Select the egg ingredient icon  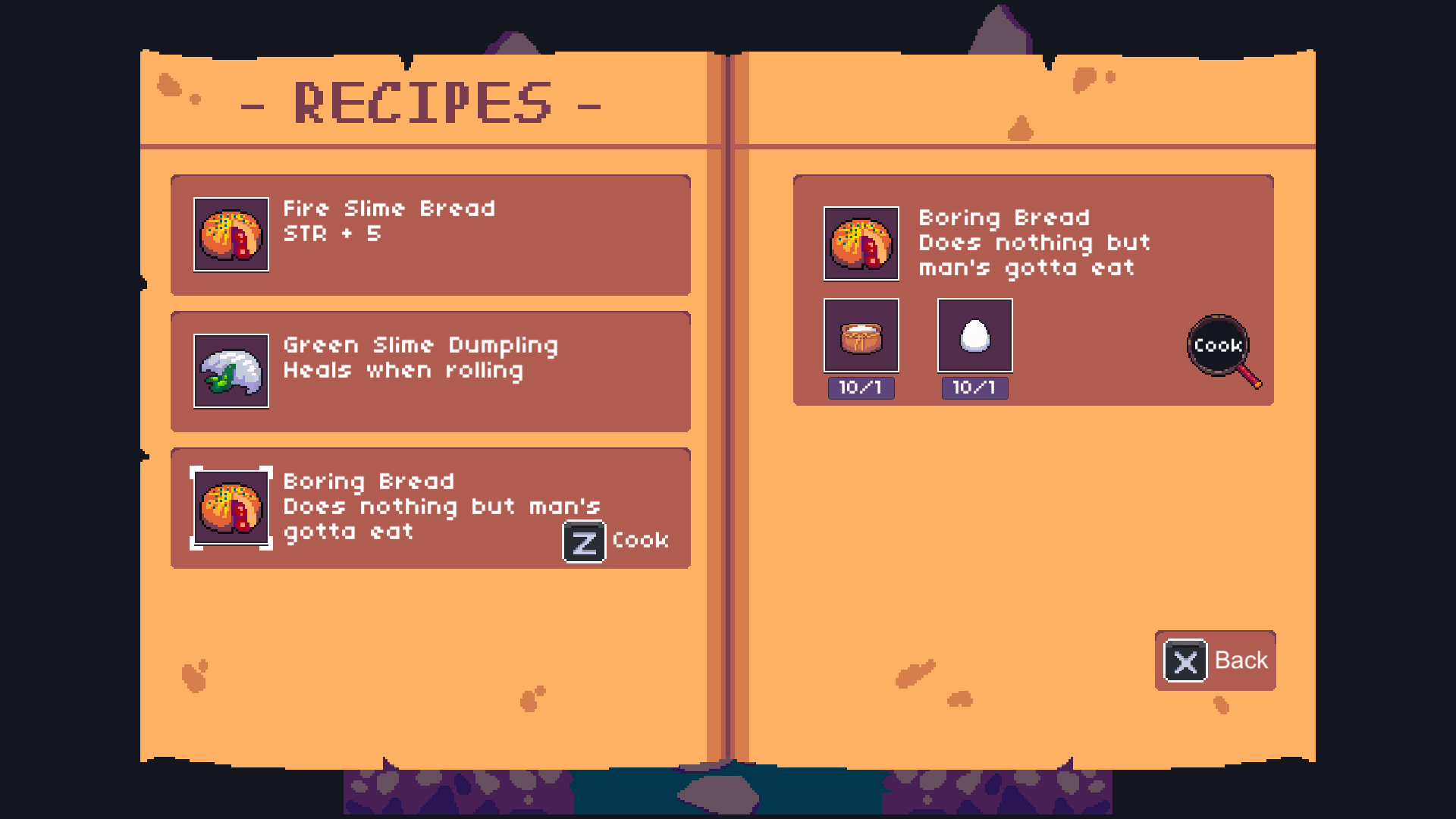[x=974, y=335]
